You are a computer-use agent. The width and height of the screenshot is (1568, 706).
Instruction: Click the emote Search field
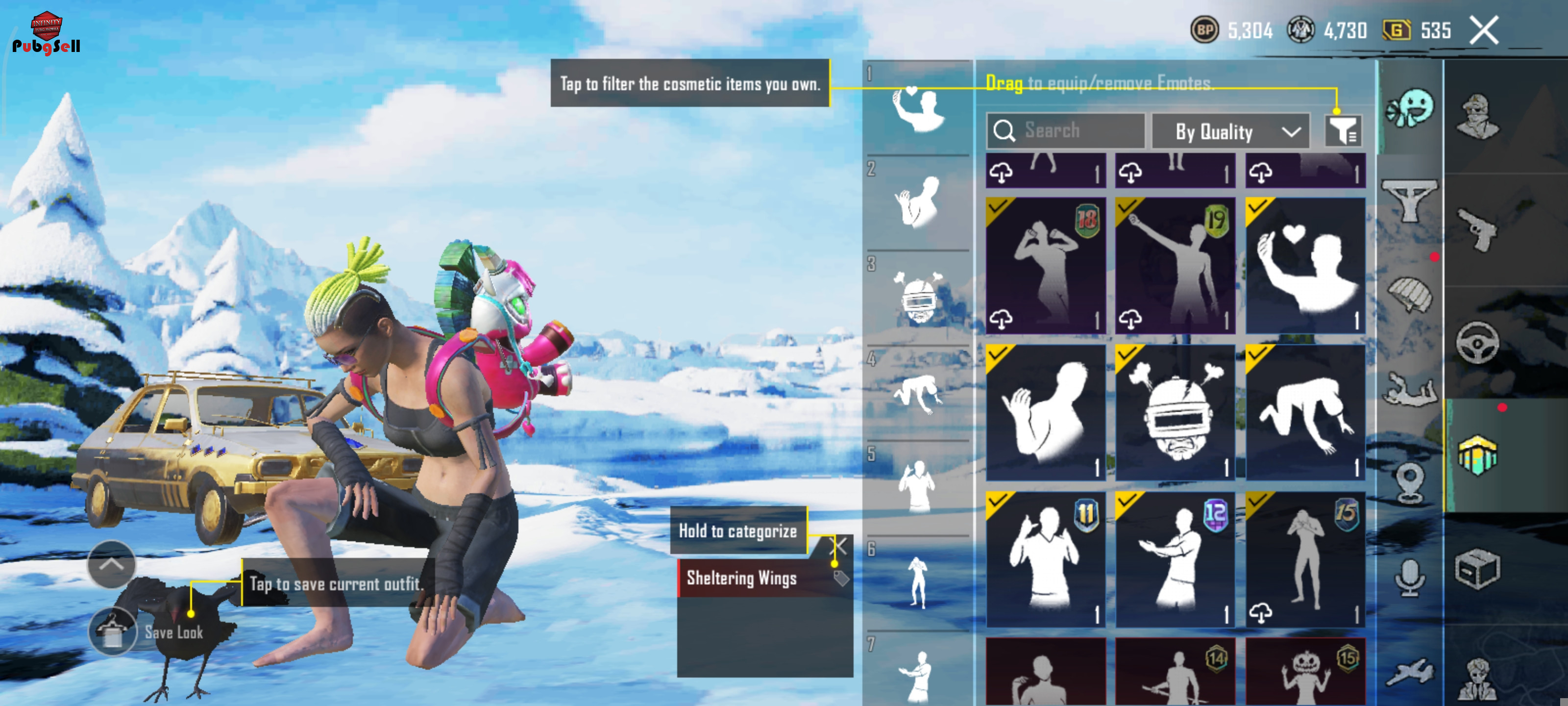(1065, 130)
